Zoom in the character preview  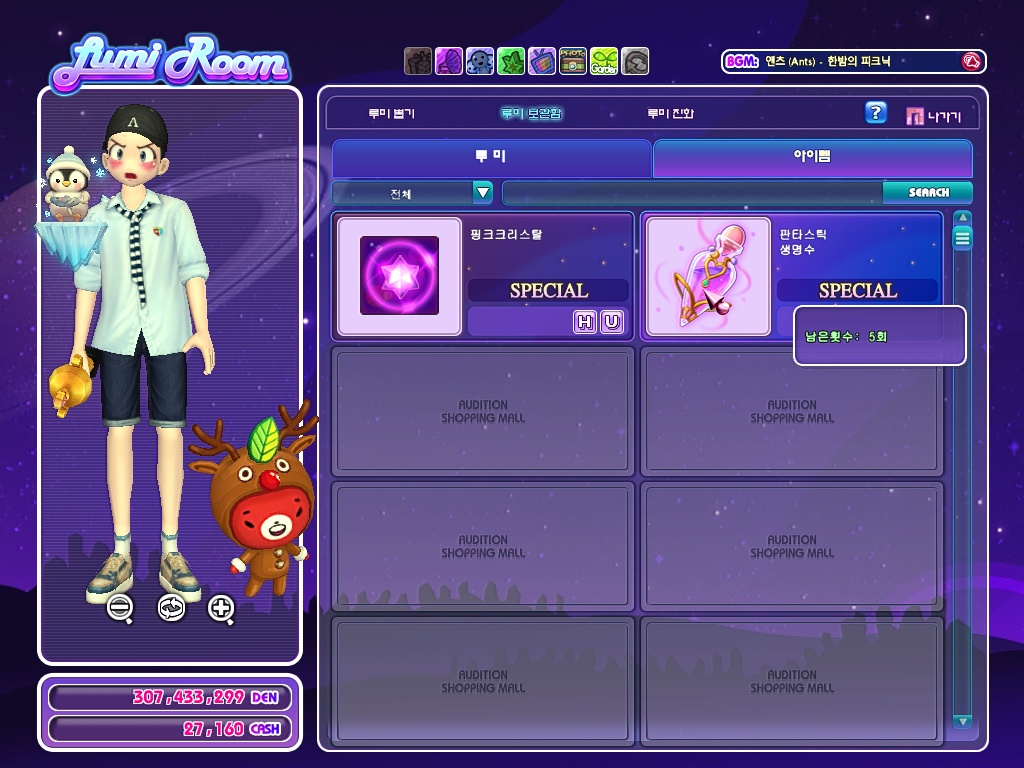221,607
